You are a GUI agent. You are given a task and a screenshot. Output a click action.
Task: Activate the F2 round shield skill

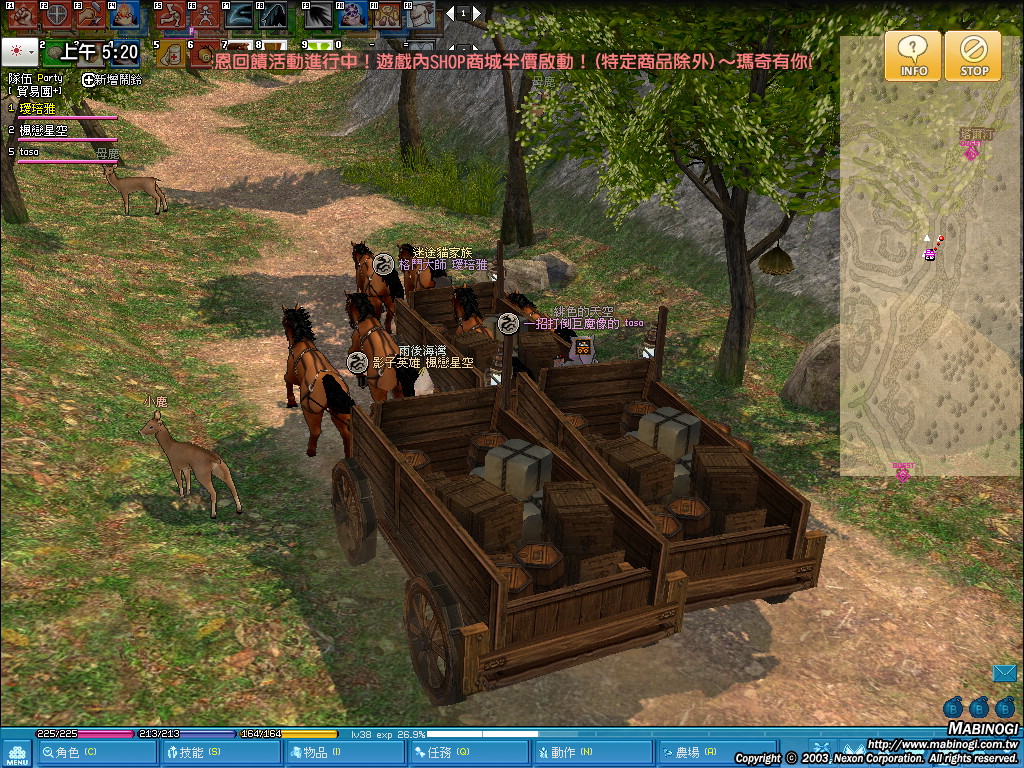pos(57,15)
